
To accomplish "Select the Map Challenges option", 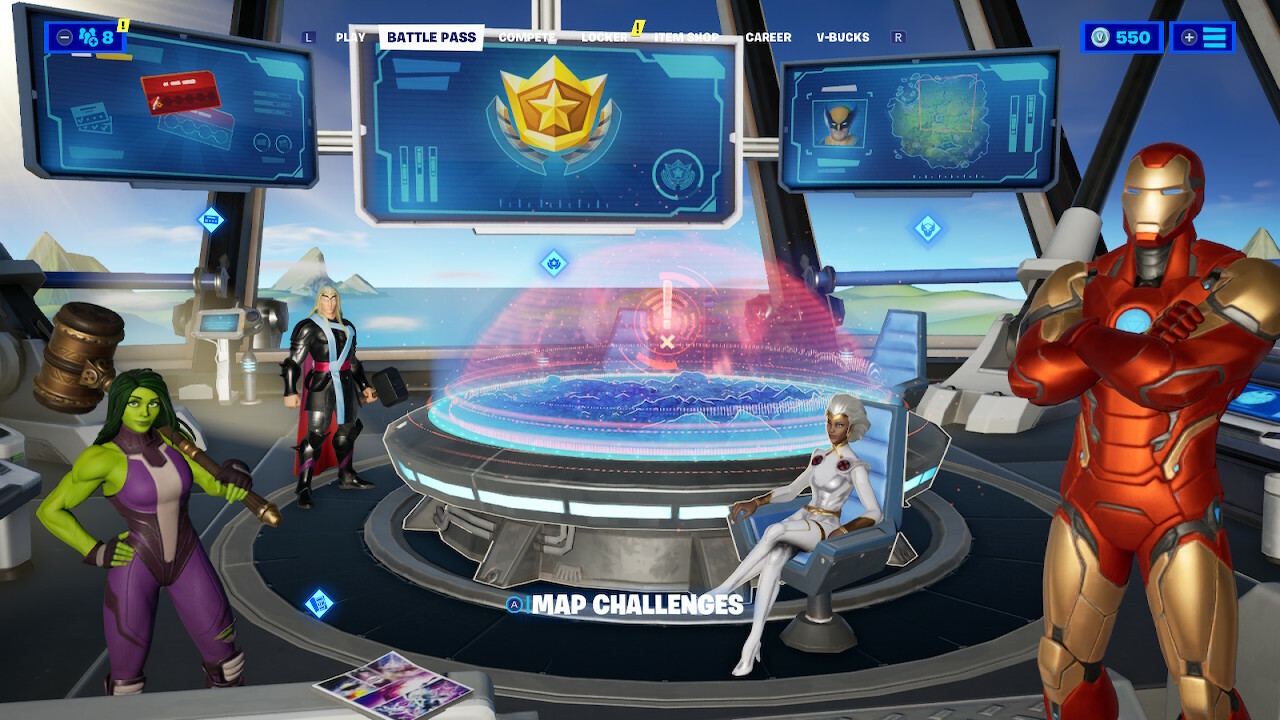I will [637, 605].
